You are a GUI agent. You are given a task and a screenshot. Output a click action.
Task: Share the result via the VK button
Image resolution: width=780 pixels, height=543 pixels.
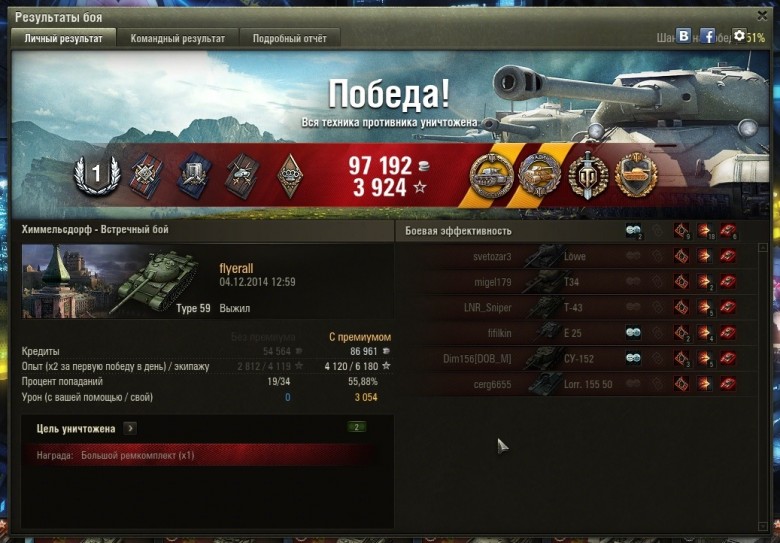click(x=684, y=36)
